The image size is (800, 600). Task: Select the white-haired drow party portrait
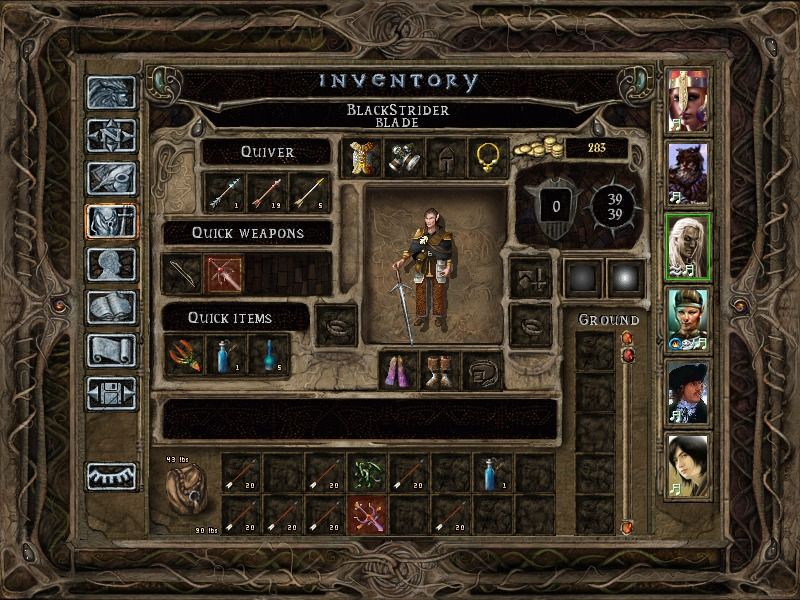(688, 246)
